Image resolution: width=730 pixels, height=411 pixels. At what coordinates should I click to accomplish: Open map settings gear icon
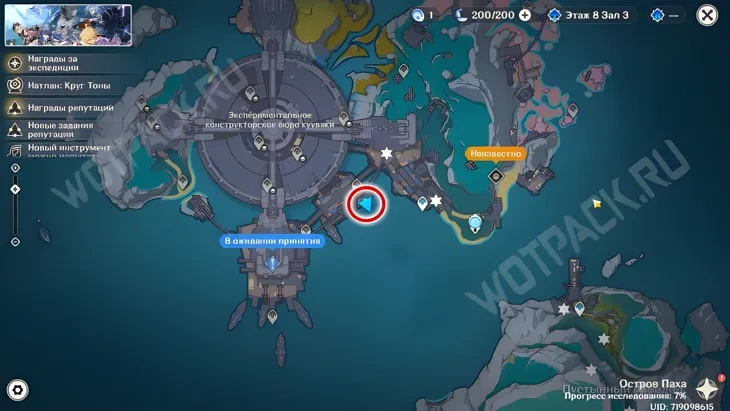point(17,390)
